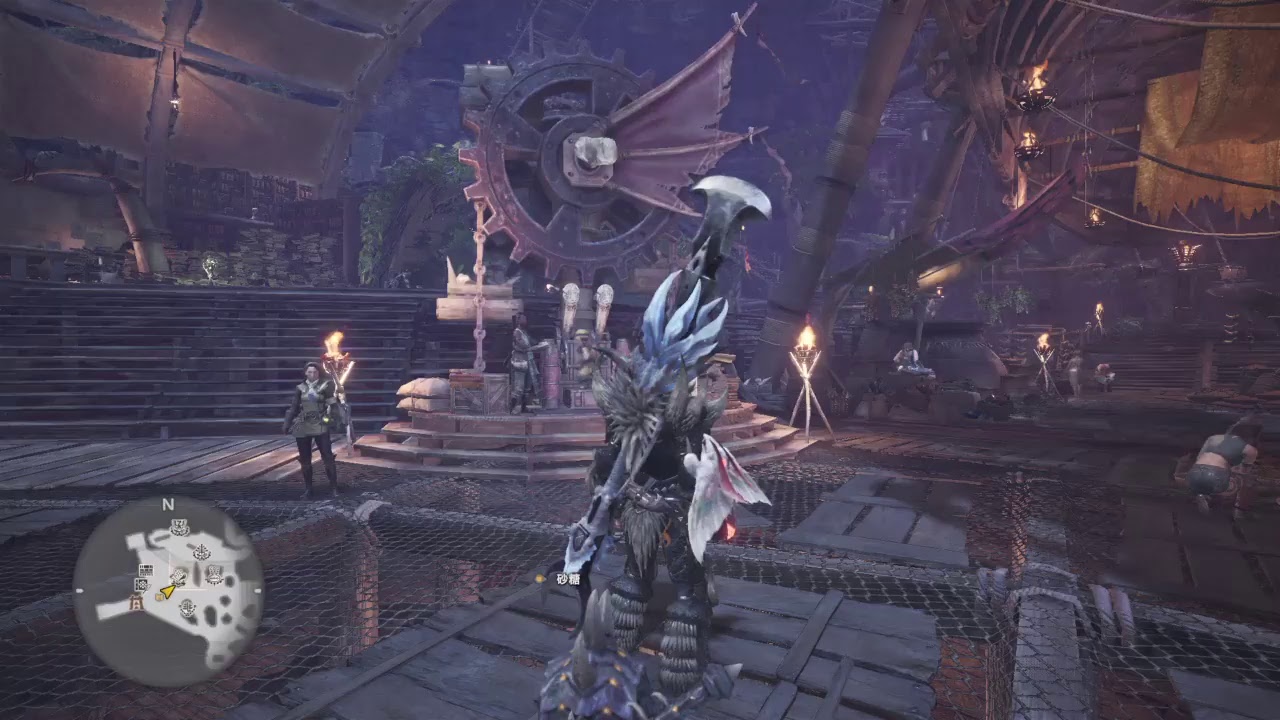1280x720 pixels.
Task: Click the Smithy facility icon on the minimap
Action: point(178,578)
